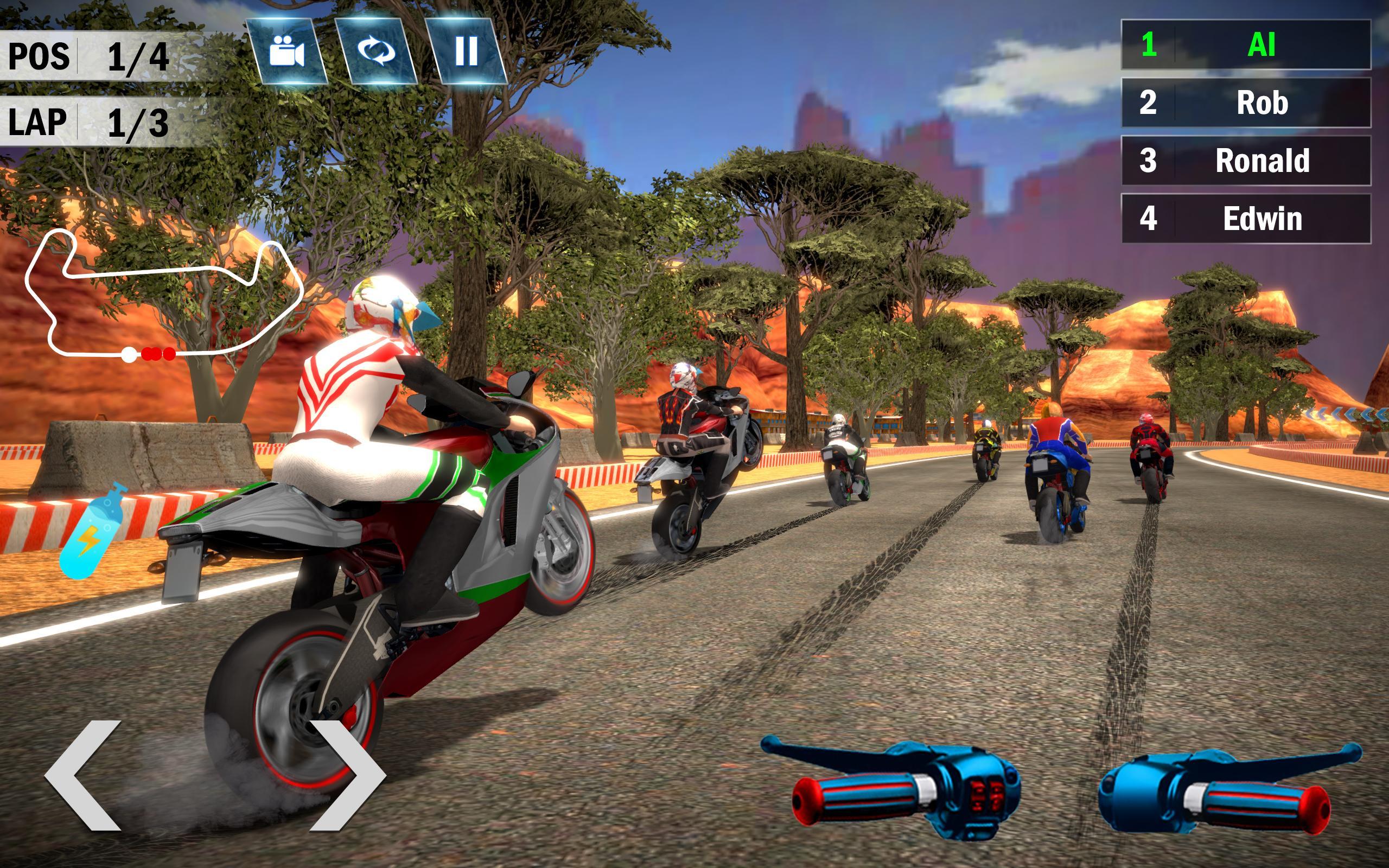This screenshot has height=868, width=1389.
Task: Switch the camera view
Action: [x=287, y=51]
